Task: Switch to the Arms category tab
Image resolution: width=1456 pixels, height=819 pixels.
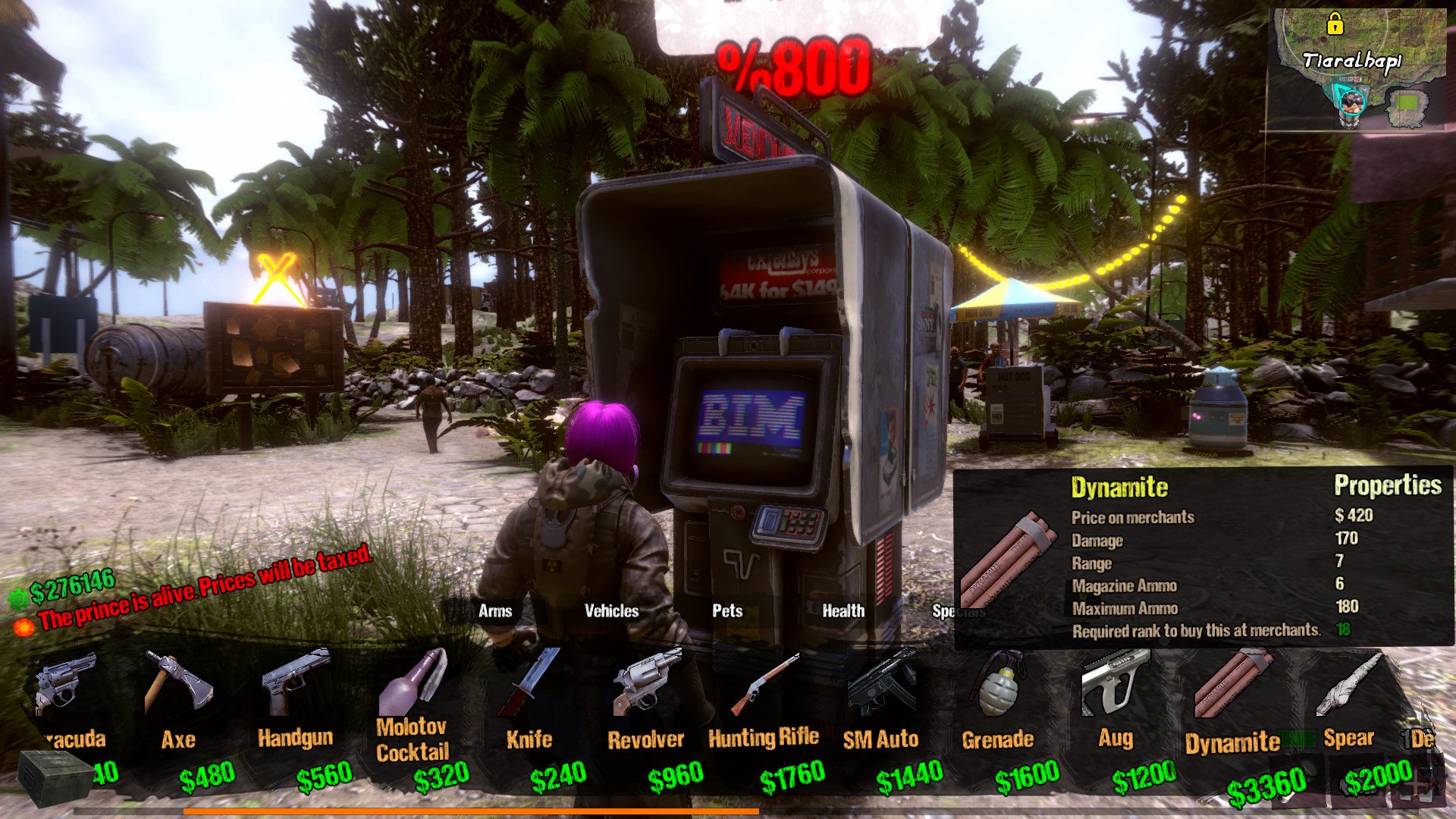Action: click(494, 611)
